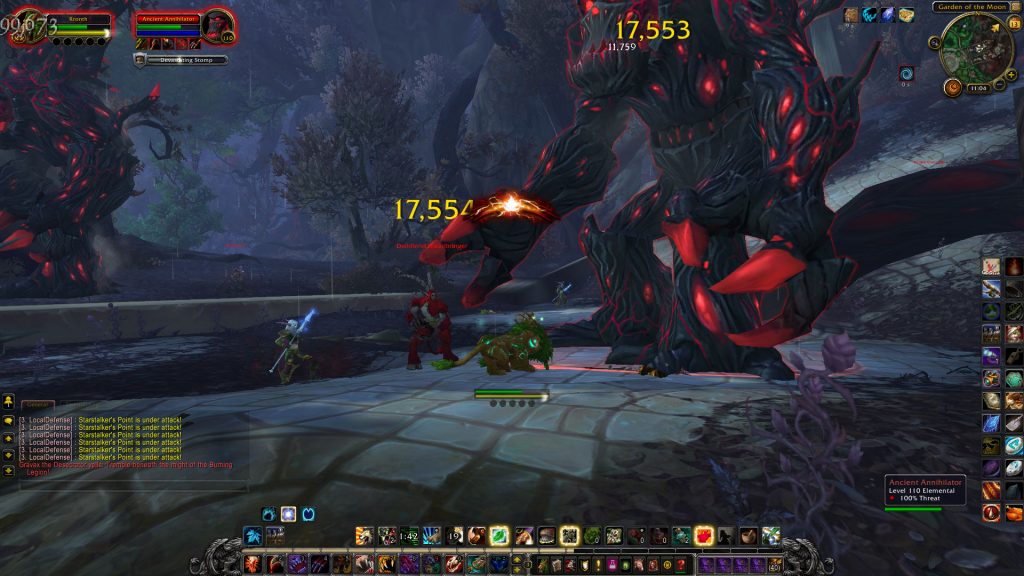Viewport: 1024px width, 576px height.
Task: Select the blue leaf stance button
Action: tap(252, 535)
